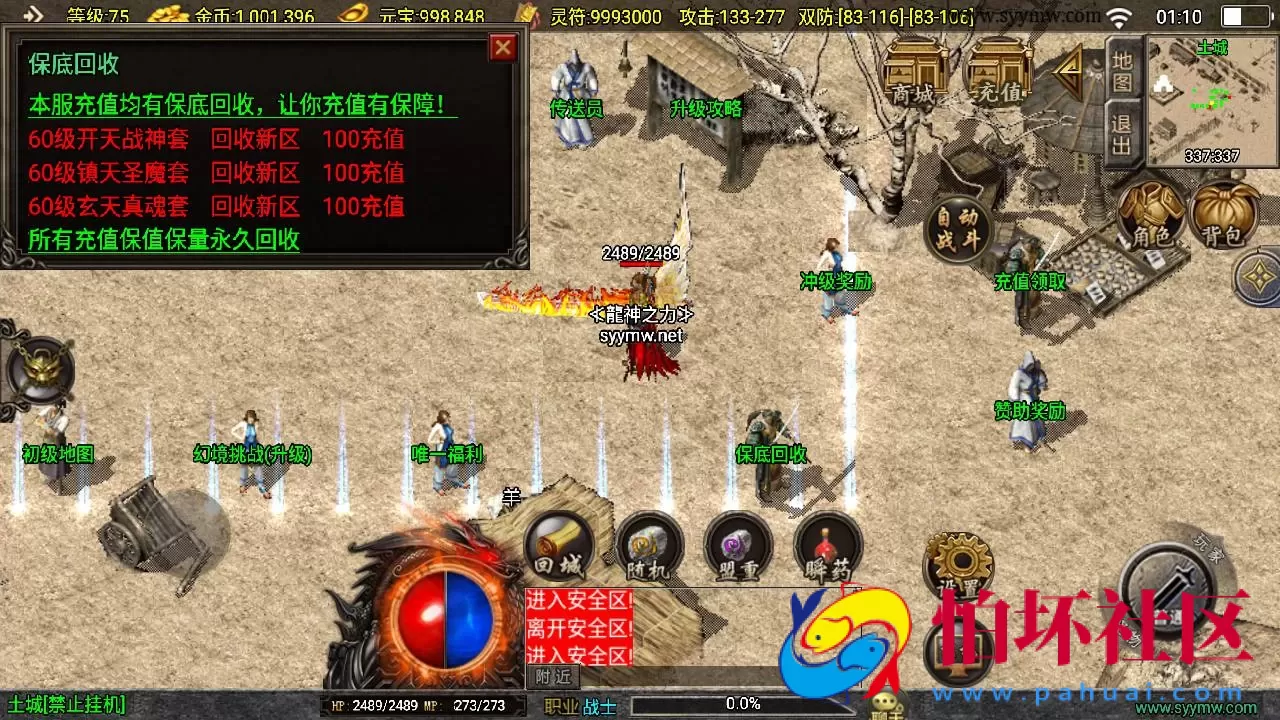Viewport: 1280px width, 720px height.
Task: Tap the 随机 random teleport icon
Action: pos(648,548)
